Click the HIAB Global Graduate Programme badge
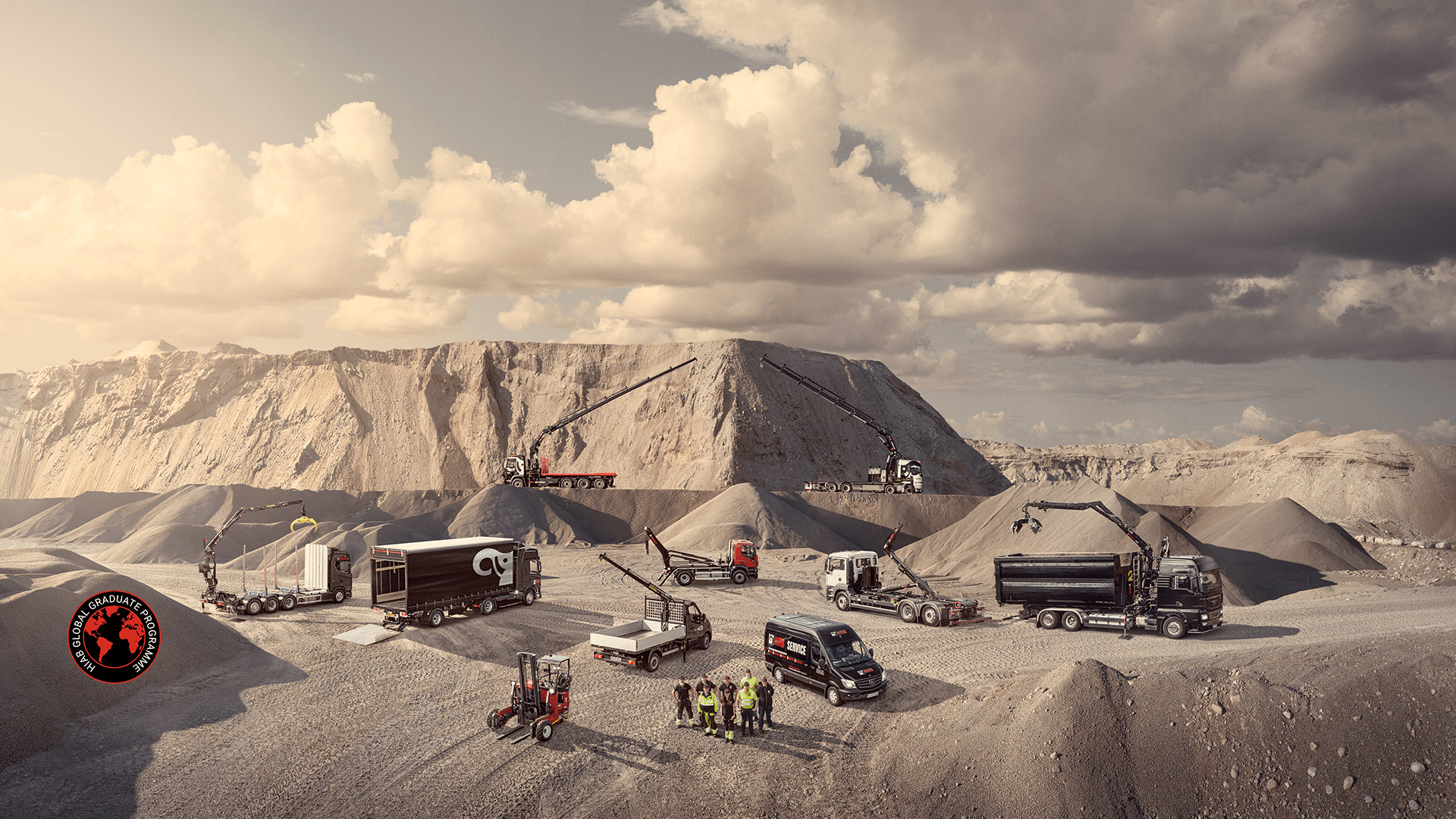This screenshot has height=819, width=1456. click(115, 637)
